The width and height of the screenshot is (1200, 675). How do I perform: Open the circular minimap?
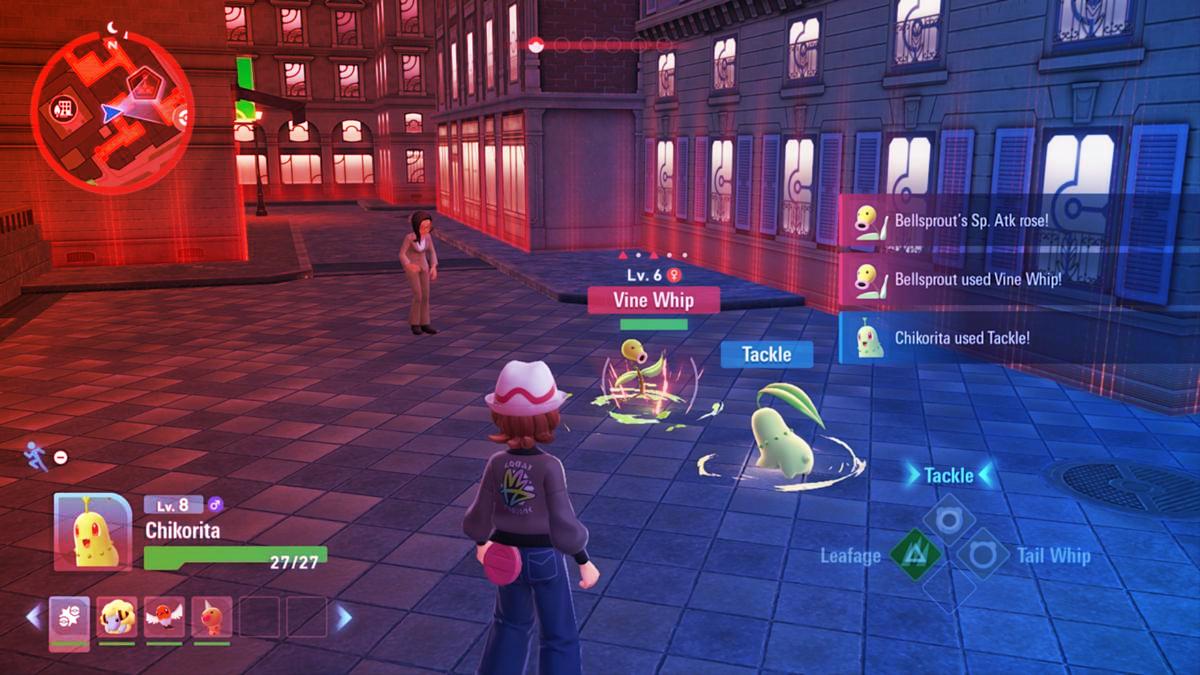pyautogui.click(x=110, y=110)
